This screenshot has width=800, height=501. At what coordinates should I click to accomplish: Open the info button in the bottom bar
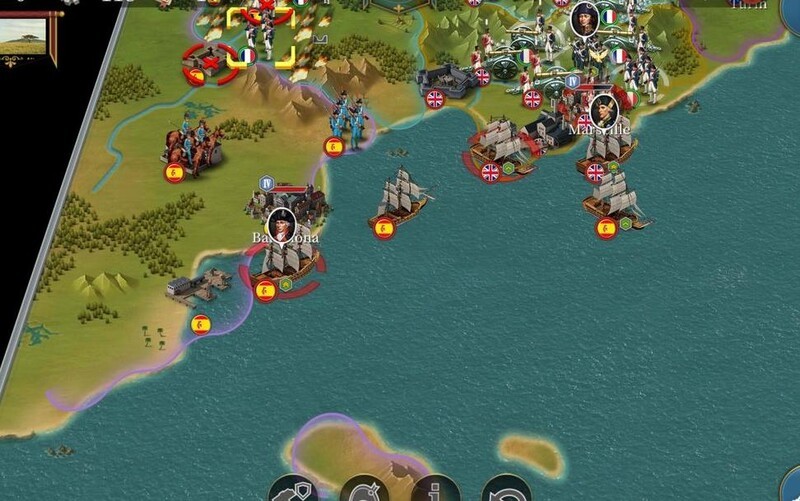(x=436, y=491)
